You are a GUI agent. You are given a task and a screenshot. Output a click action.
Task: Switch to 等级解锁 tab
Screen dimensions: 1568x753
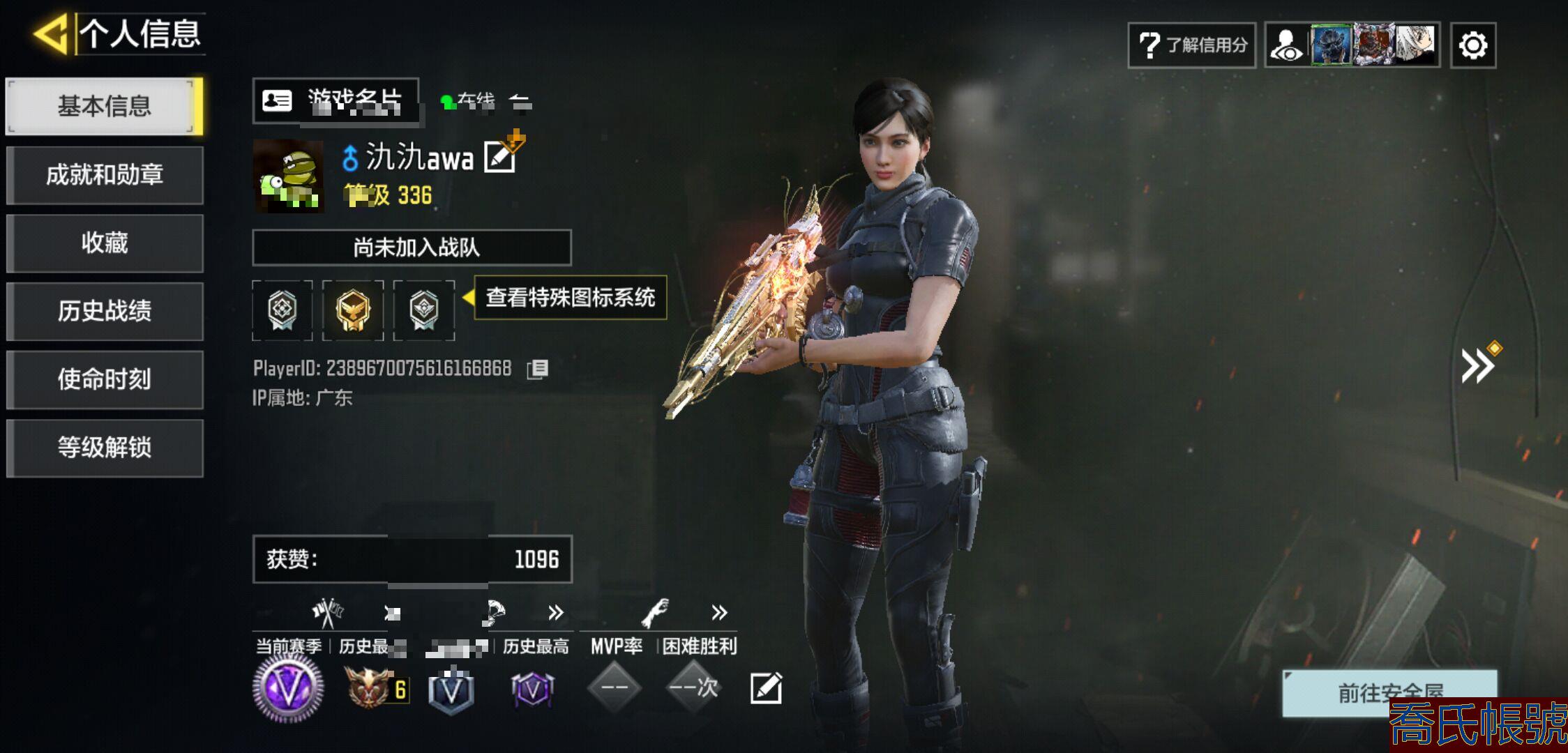pos(104,448)
